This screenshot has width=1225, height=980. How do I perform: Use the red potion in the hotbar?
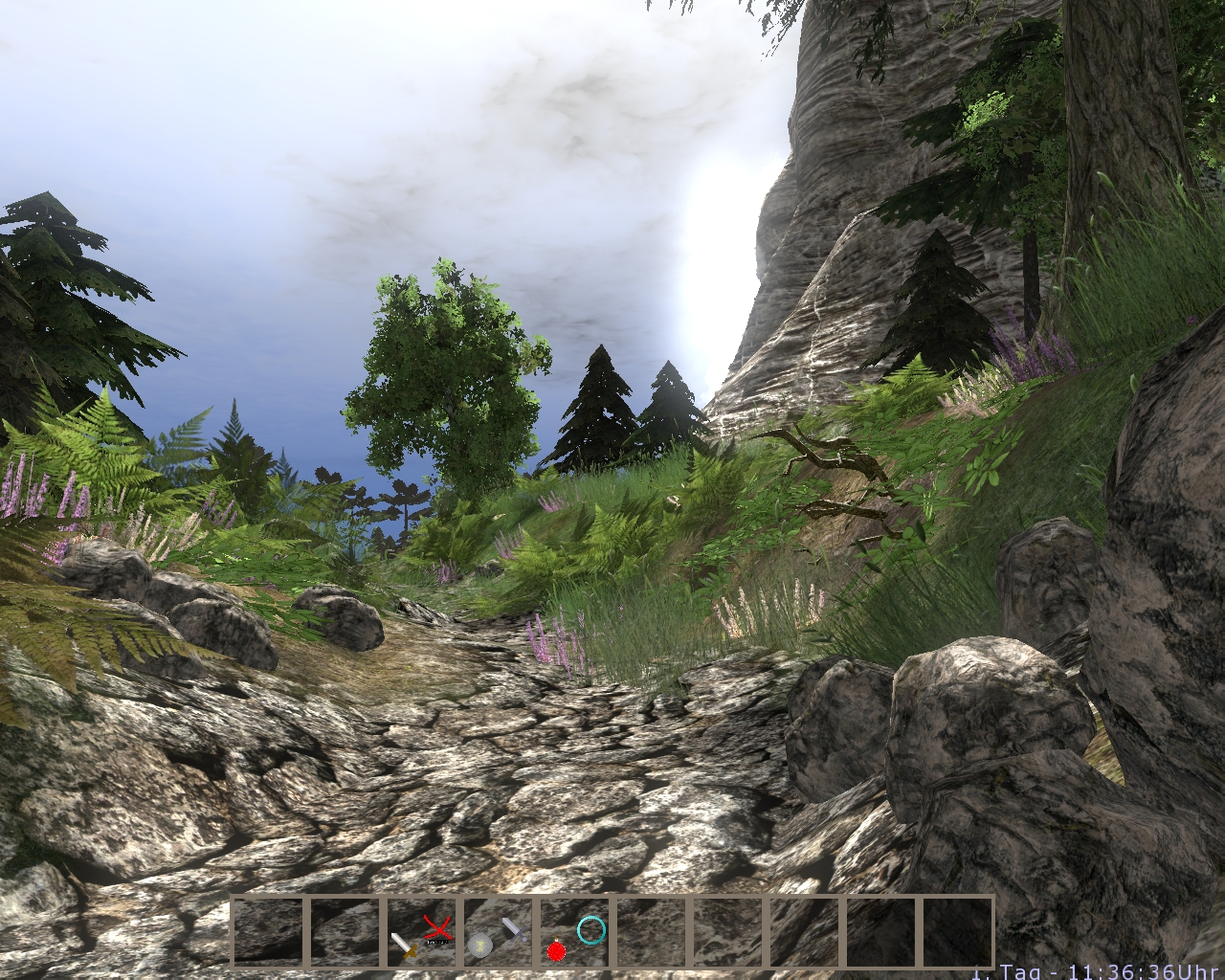(x=556, y=948)
